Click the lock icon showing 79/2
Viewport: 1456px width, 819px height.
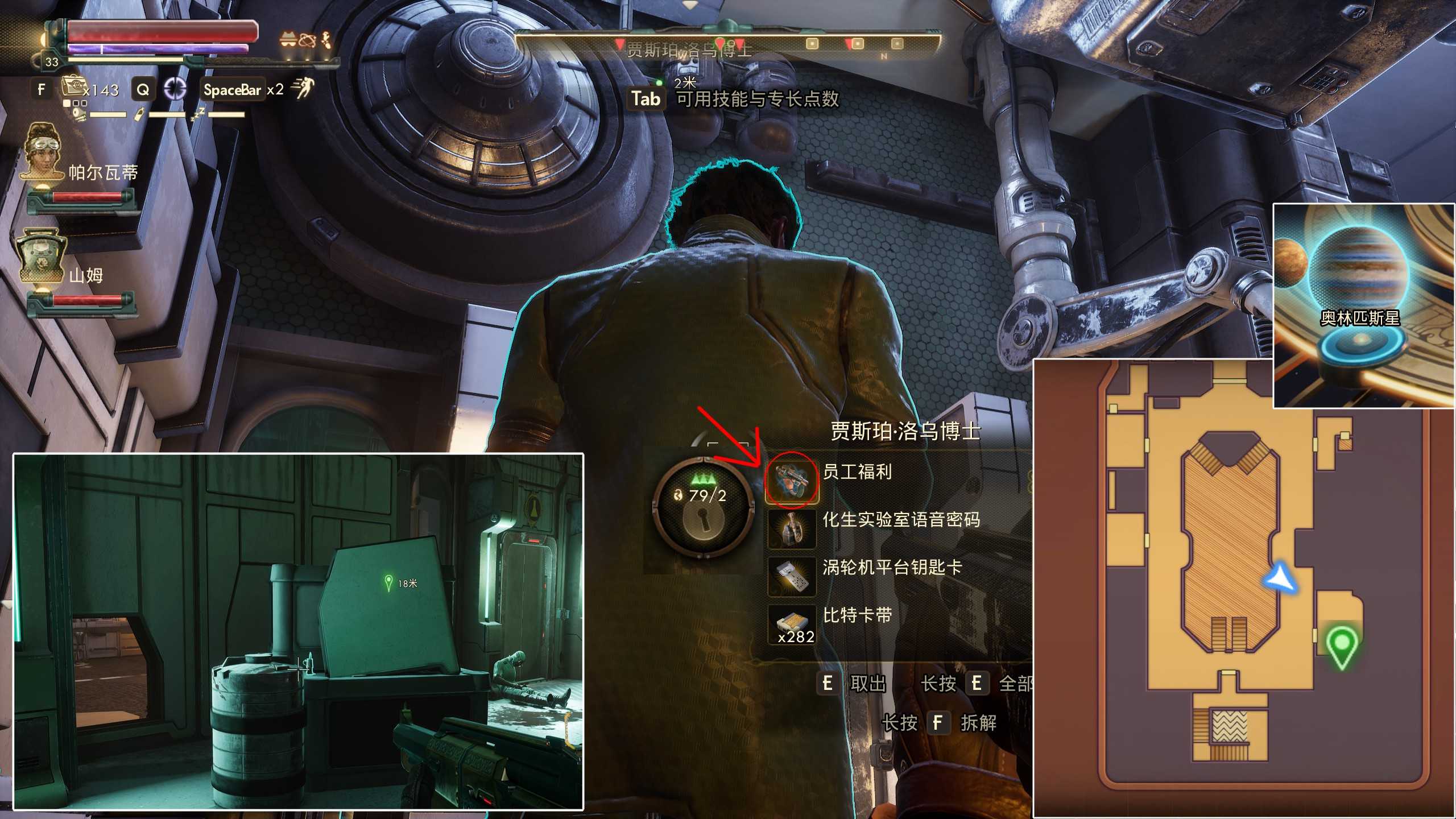(x=703, y=507)
